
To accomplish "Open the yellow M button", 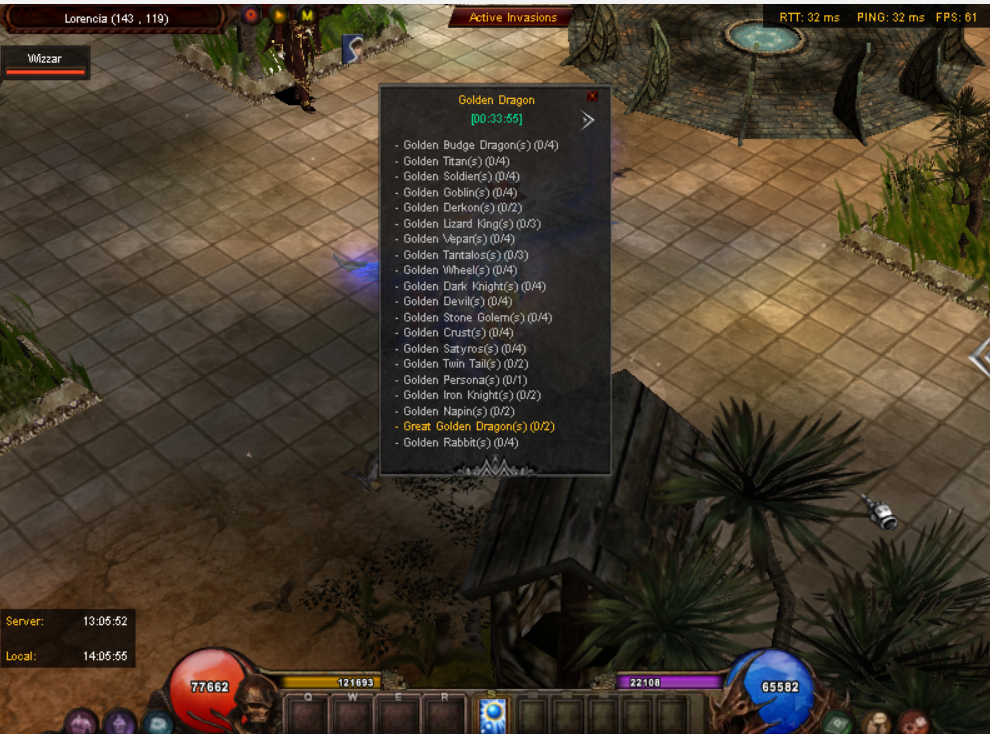I will (307, 16).
